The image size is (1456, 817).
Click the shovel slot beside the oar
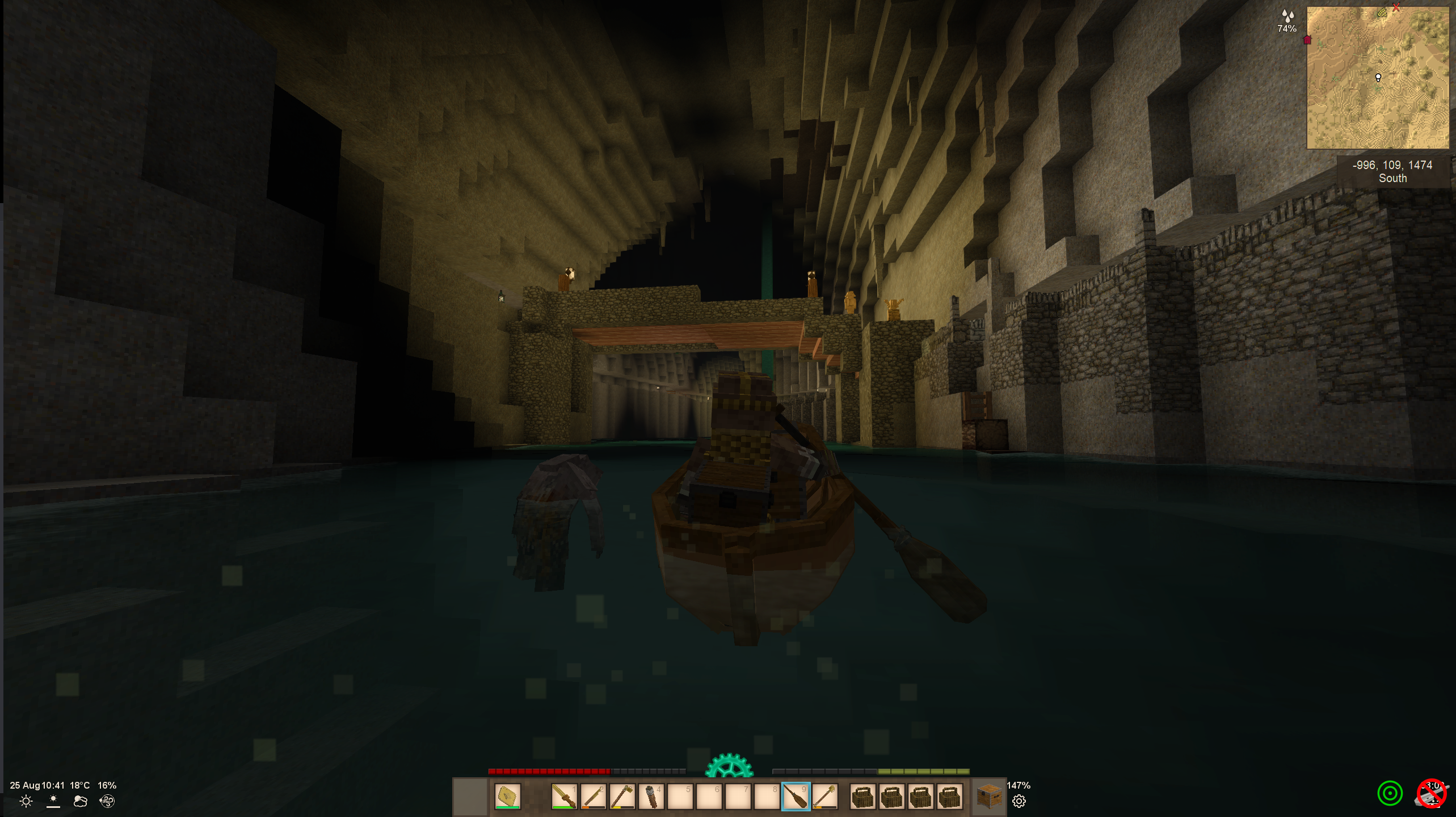pos(824,796)
